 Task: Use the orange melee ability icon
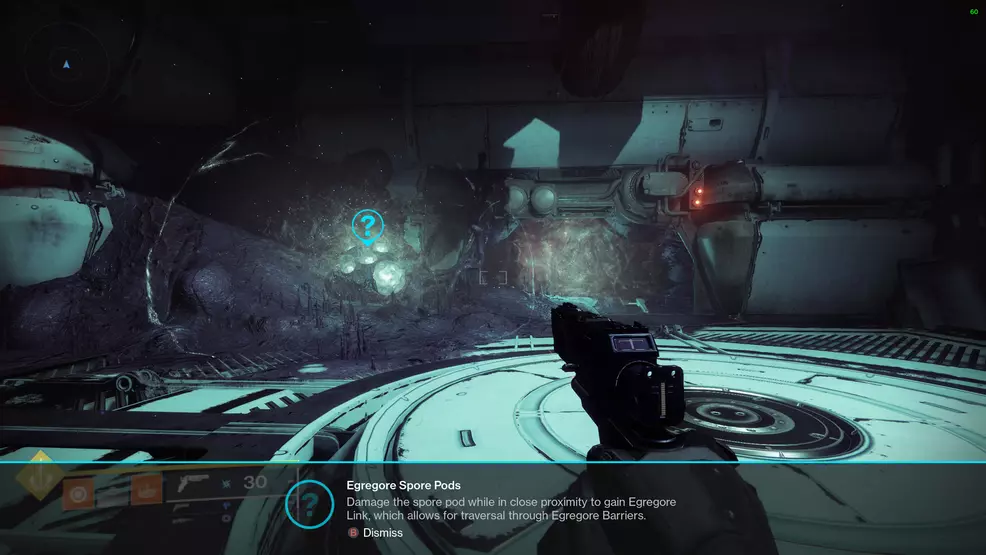click(146, 491)
